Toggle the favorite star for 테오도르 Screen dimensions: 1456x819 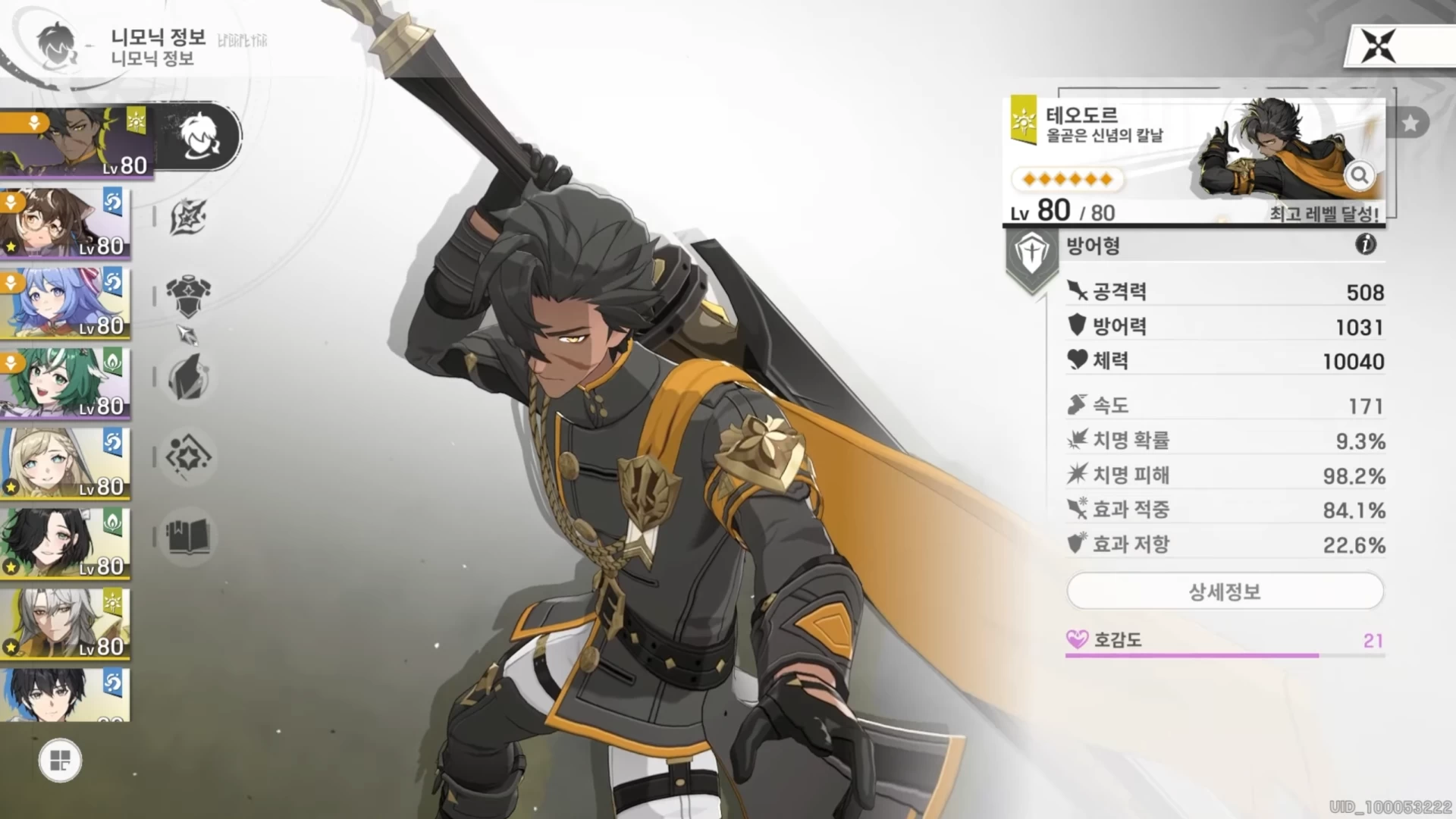point(1410,123)
